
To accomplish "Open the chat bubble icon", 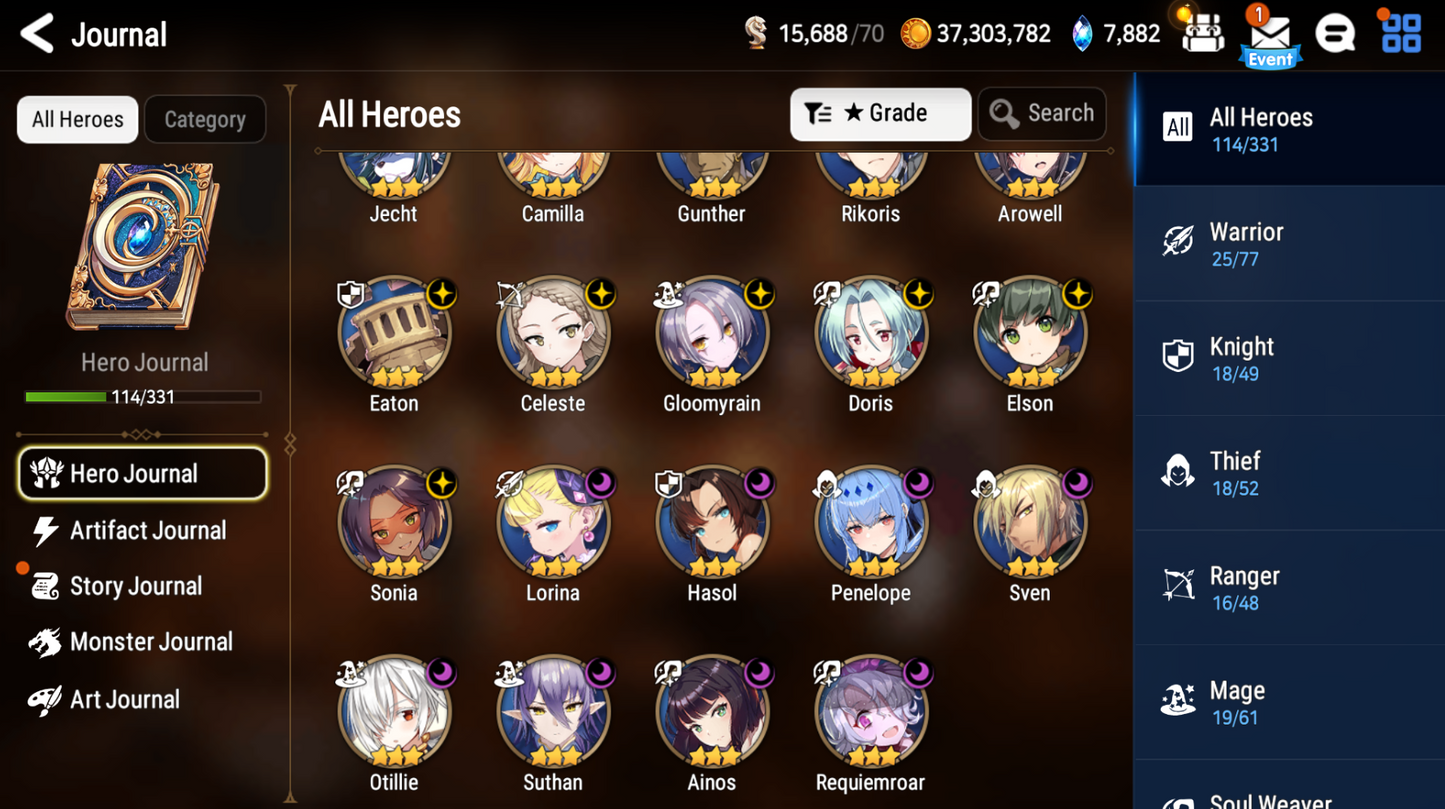I will click(1337, 32).
